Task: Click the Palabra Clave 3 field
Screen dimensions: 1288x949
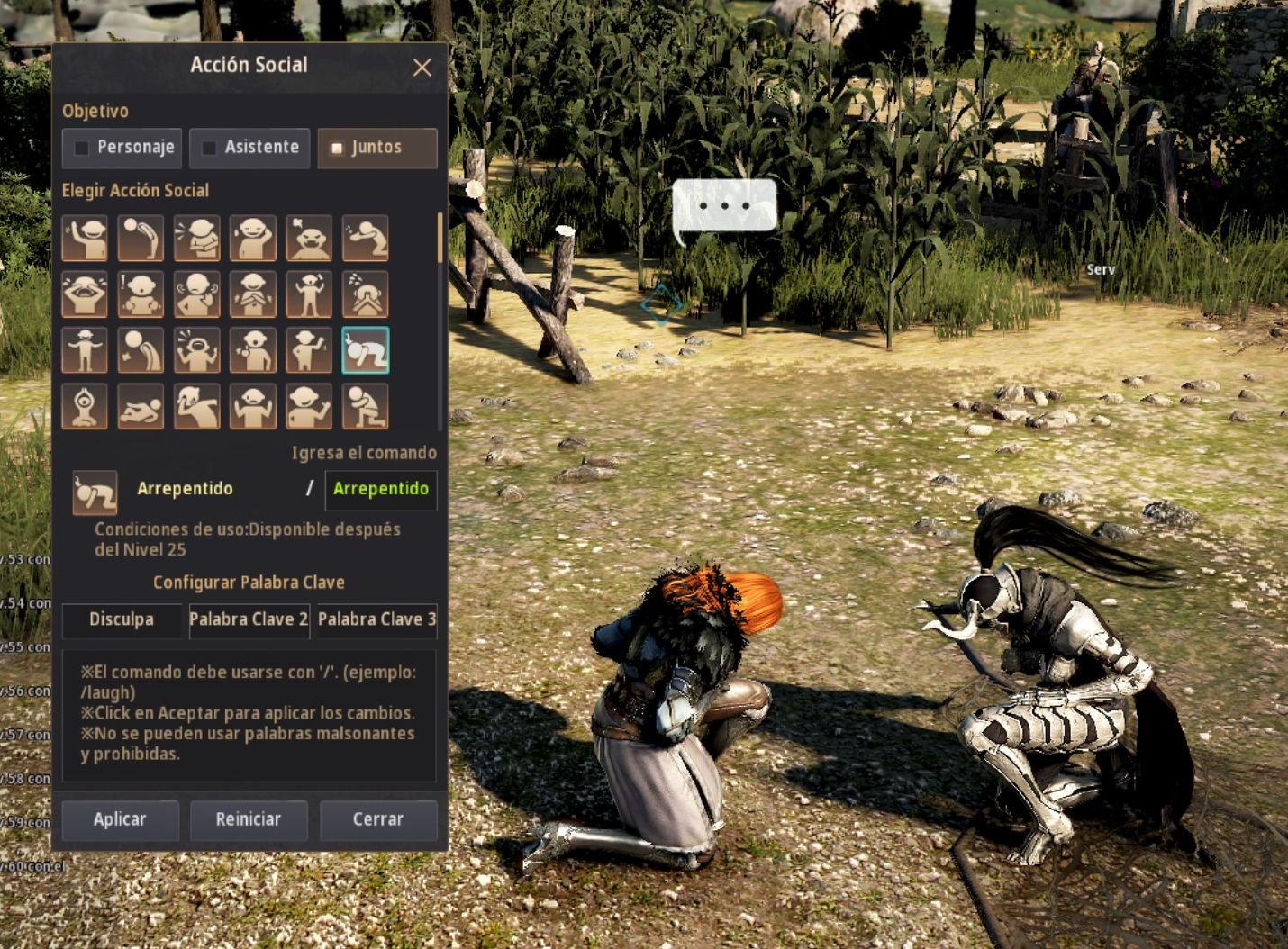Action: (x=376, y=619)
